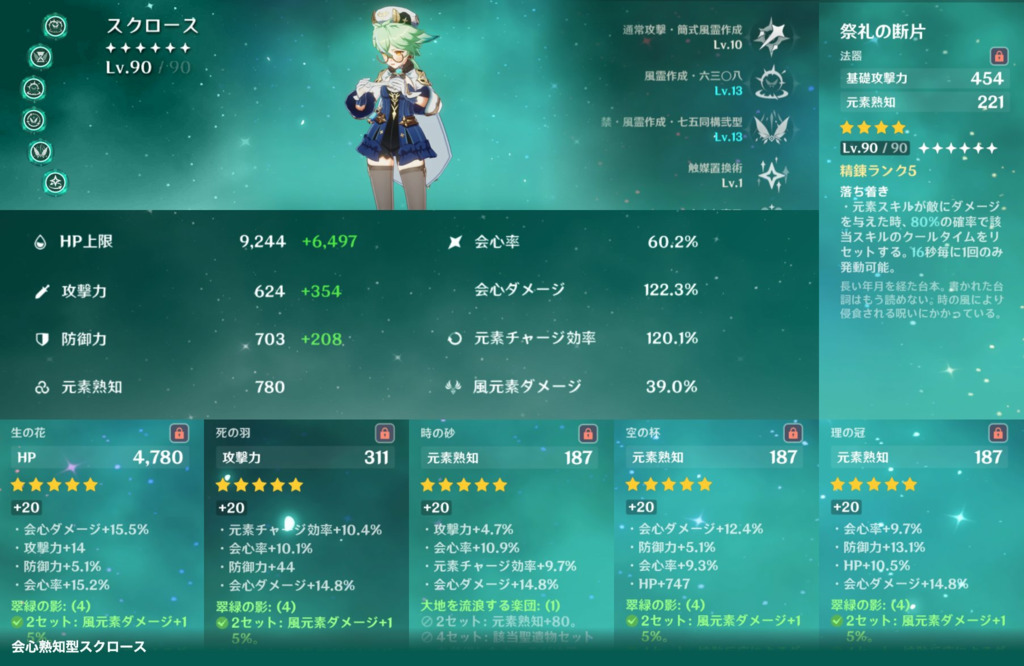Select the 死の羽 attack artifact card

coord(306,530)
